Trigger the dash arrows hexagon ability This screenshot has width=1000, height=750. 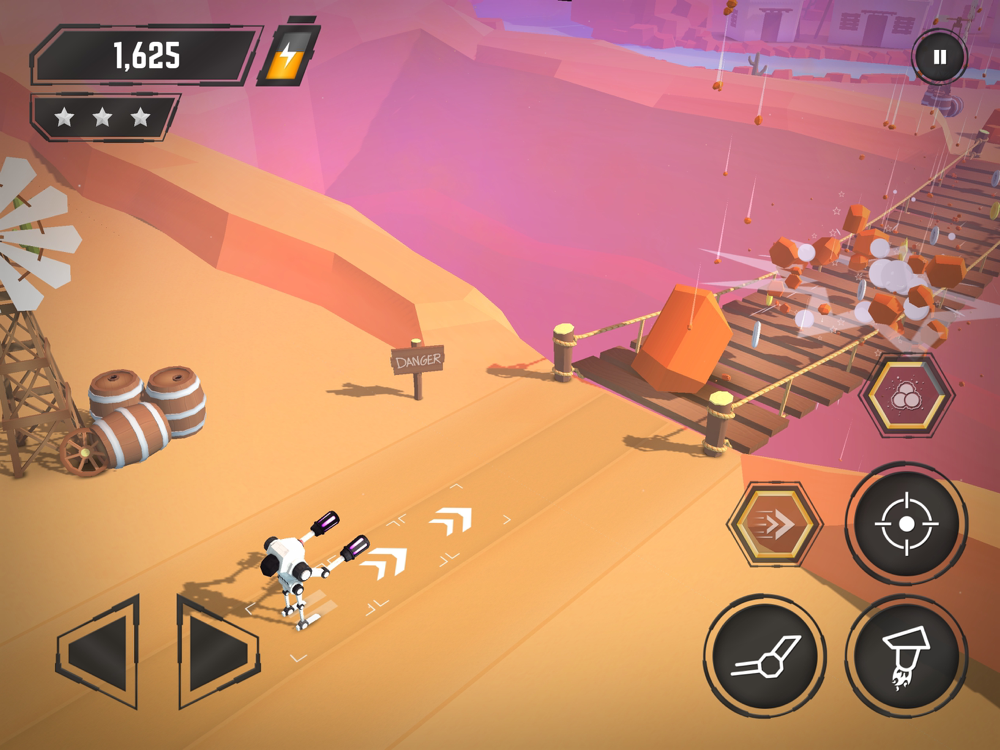pyautogui.click(x=775, y=523)
